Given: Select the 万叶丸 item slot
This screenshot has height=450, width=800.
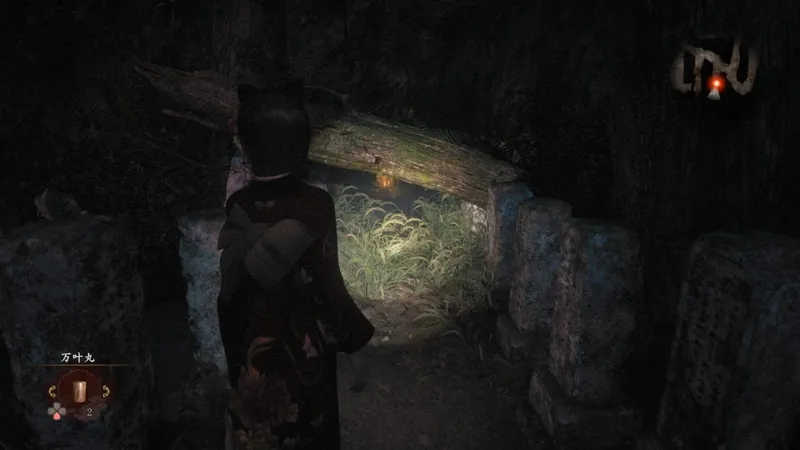Looking at the screenshot, I should tap(79, 389).
